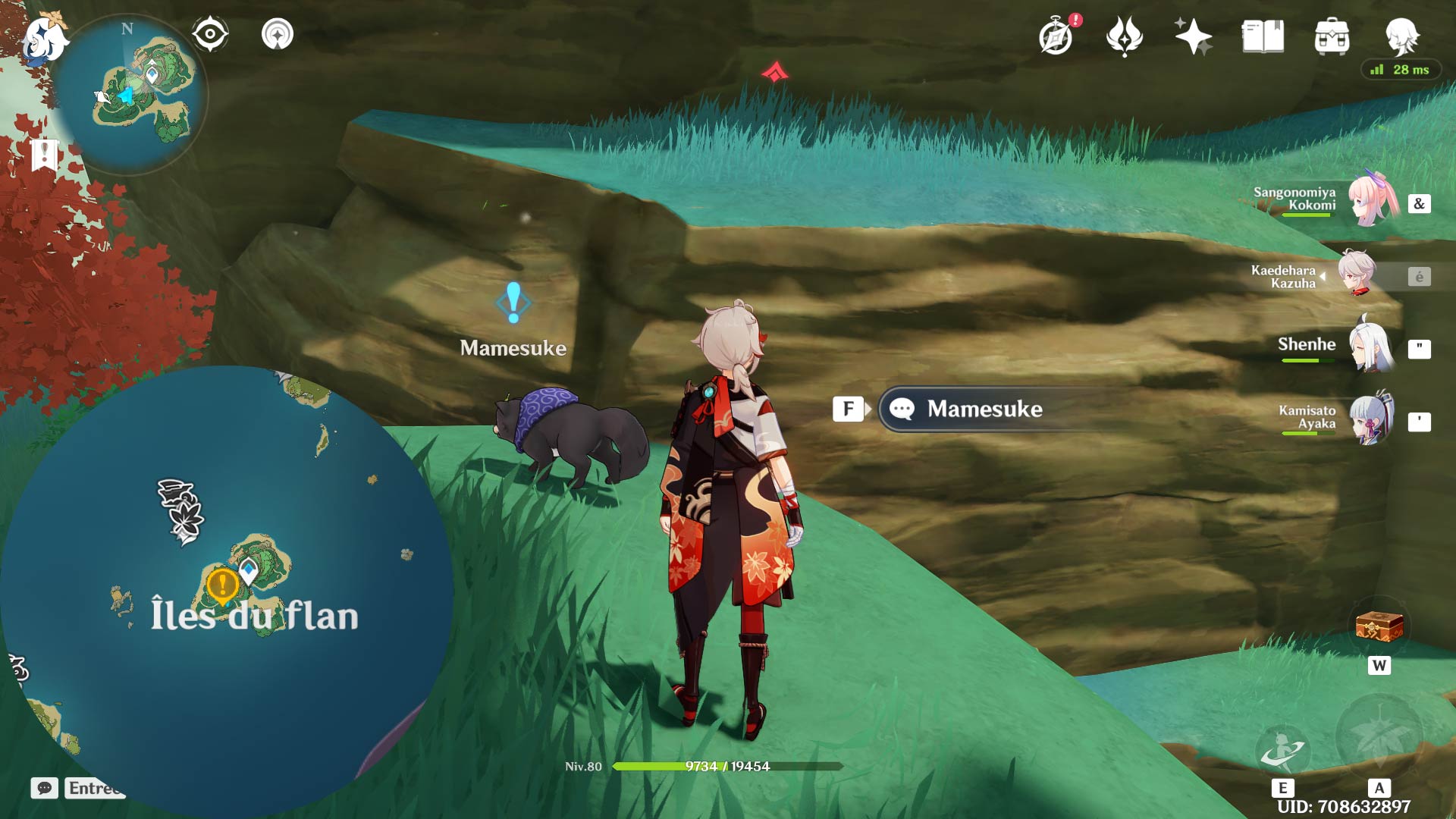Viewport: 1456px width, 819px height.
Task: Open the Wish star icon
Action: coord(1193,36)
